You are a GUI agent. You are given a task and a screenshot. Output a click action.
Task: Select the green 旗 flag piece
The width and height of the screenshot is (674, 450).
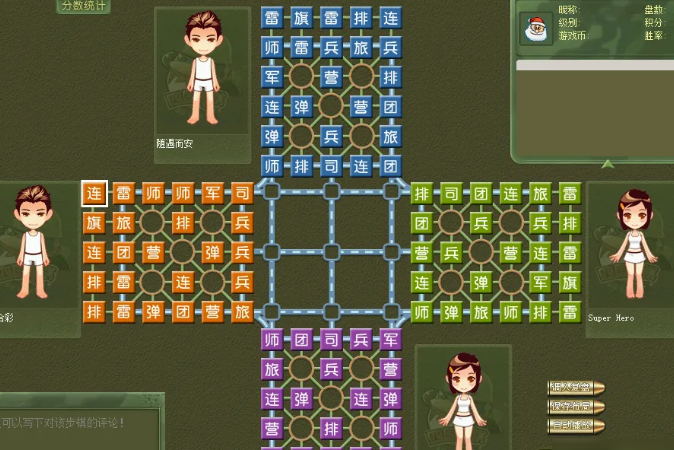coord(570,282)
